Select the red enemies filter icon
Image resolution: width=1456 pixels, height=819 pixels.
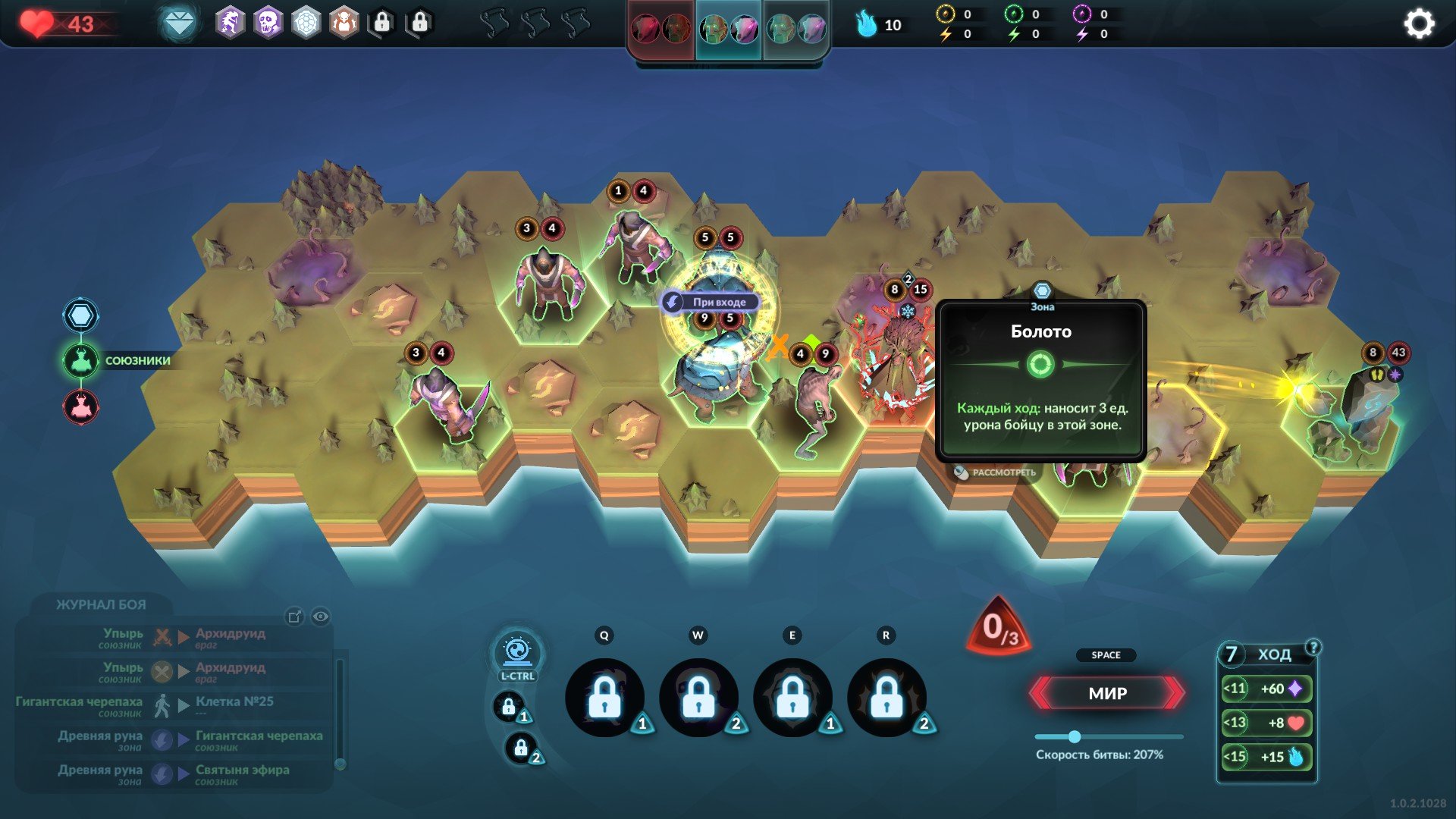(x=81, y=407)
